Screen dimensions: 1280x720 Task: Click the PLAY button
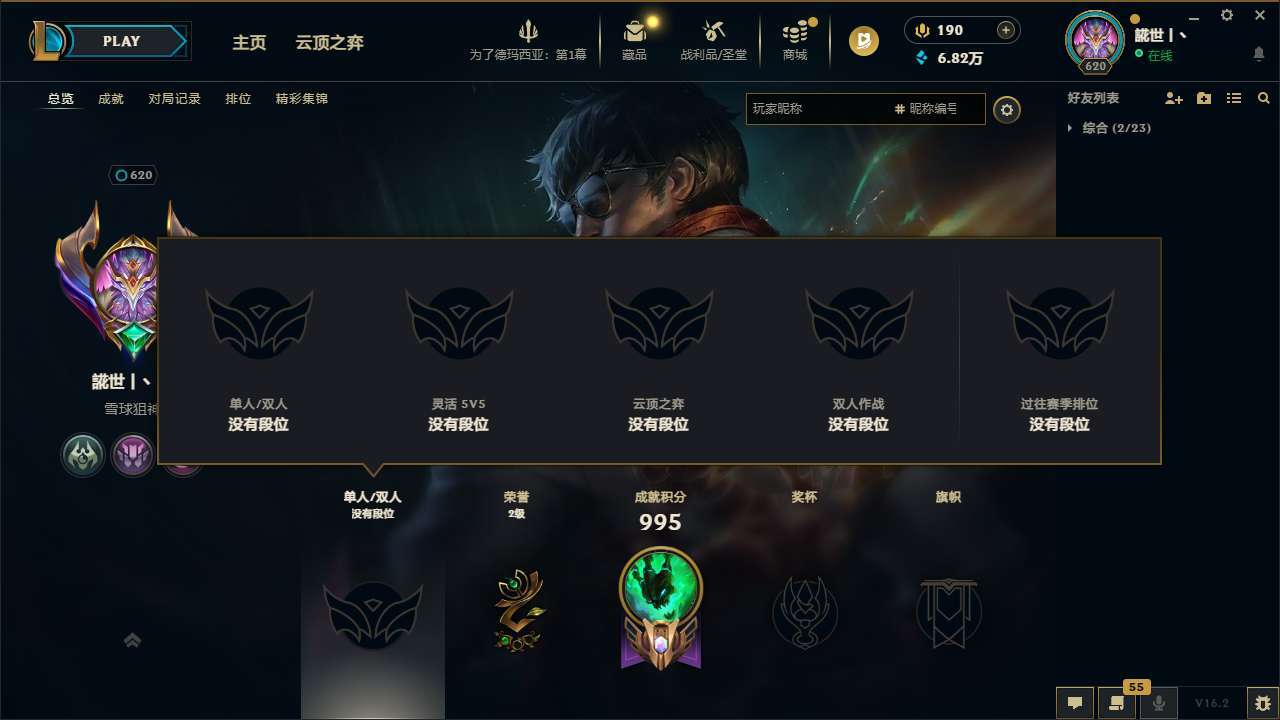pos(121,41)
